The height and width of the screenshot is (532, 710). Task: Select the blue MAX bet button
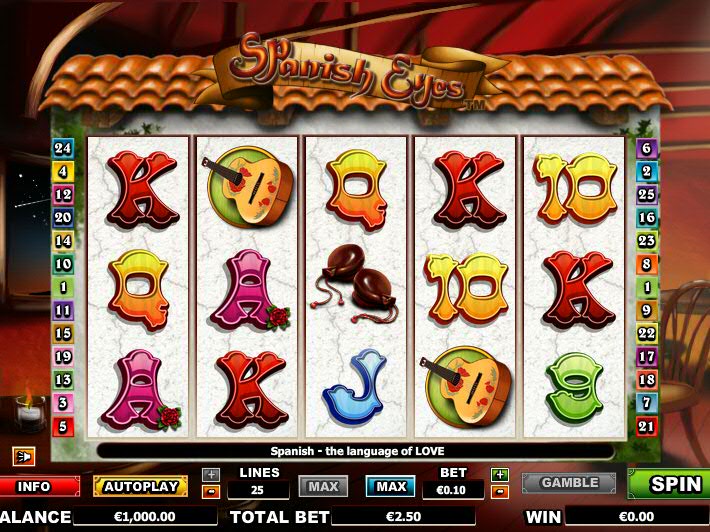click(390, 487)
